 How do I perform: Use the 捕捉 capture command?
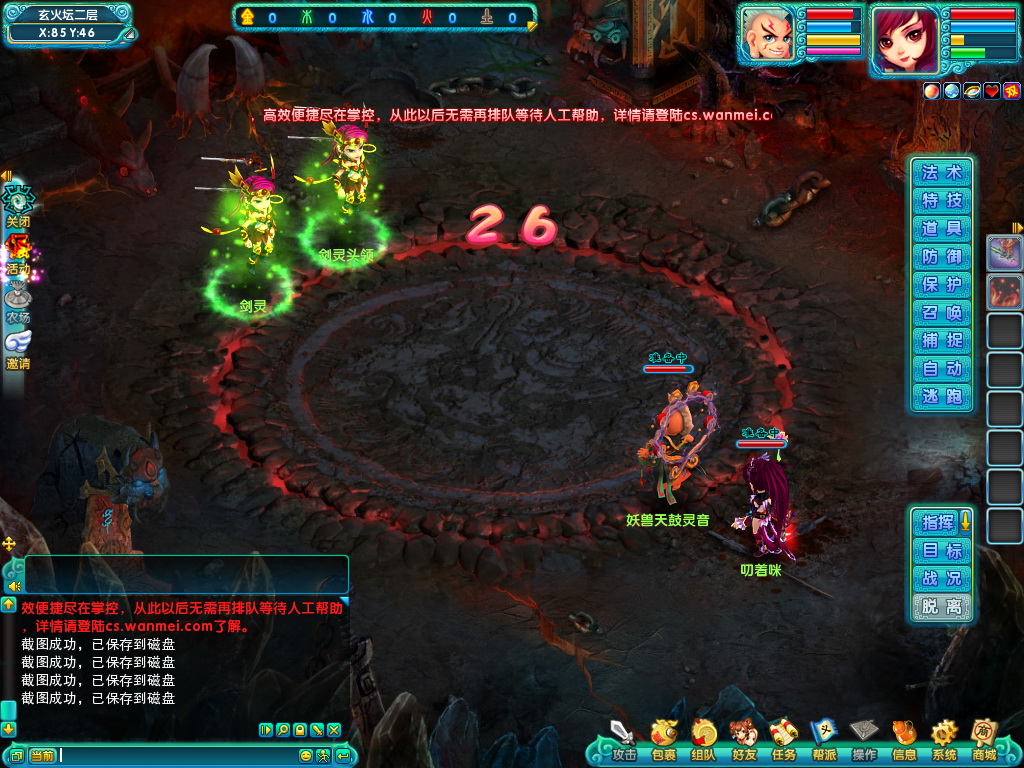coord(941,340)
